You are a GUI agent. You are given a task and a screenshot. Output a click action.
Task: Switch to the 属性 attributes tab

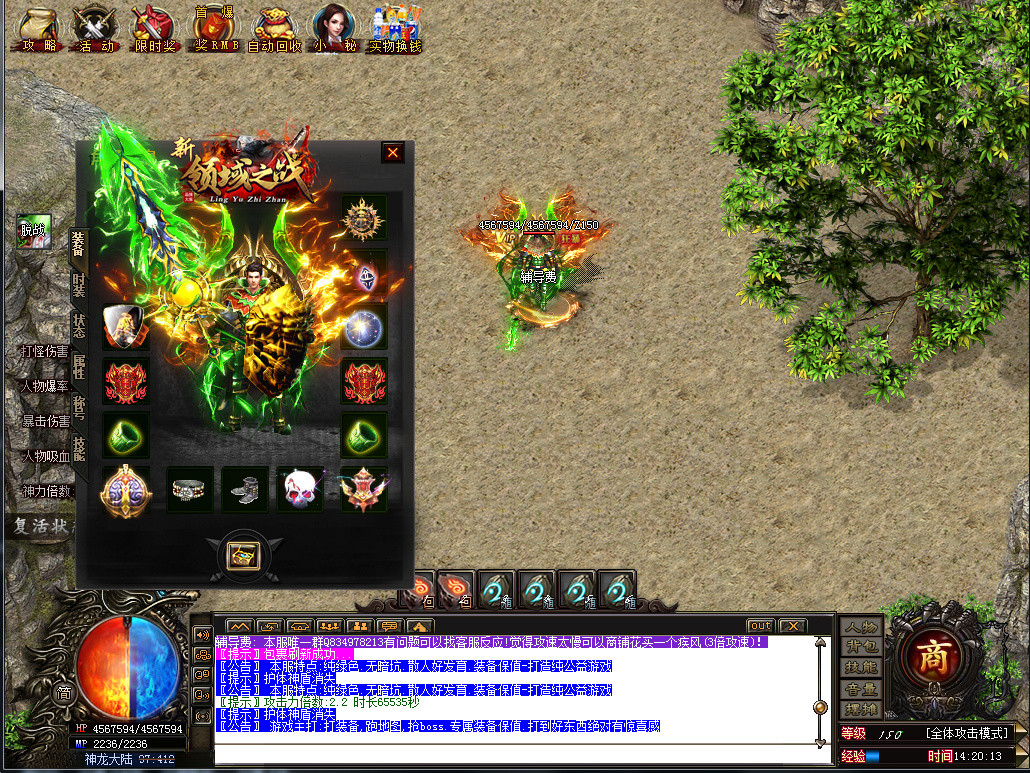pos(79,366)
